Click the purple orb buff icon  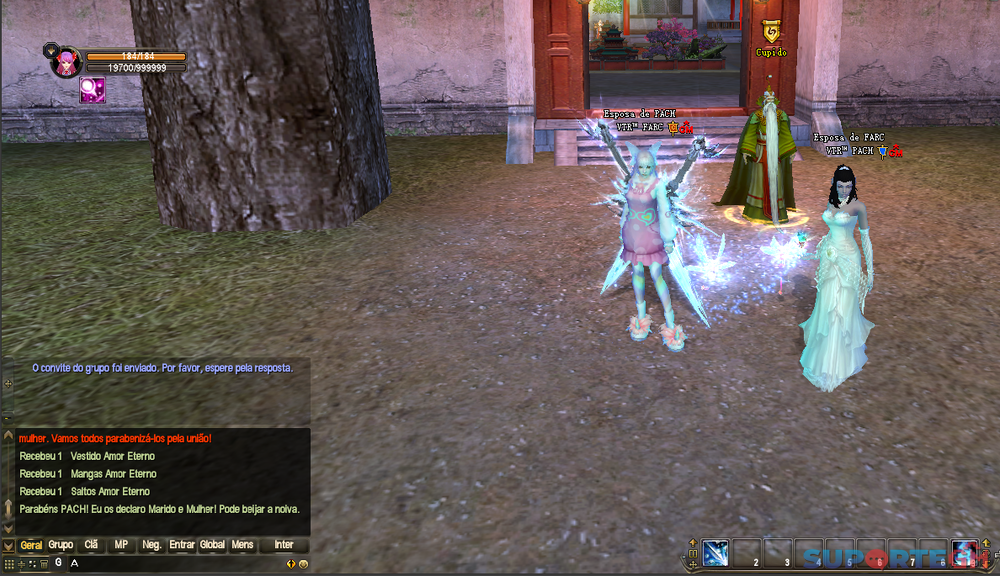[x=92, y=91]
